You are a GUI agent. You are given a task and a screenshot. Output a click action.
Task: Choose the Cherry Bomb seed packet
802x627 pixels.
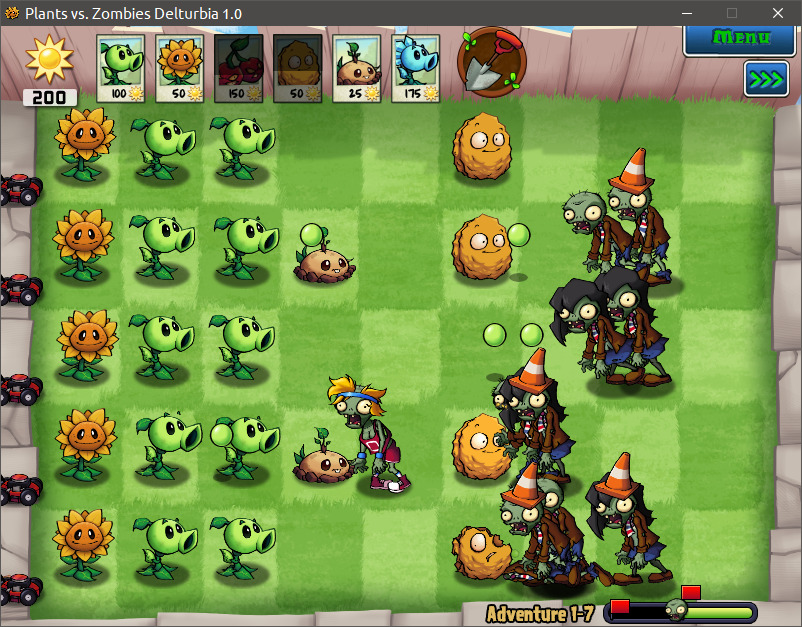(x=239, y=68)
